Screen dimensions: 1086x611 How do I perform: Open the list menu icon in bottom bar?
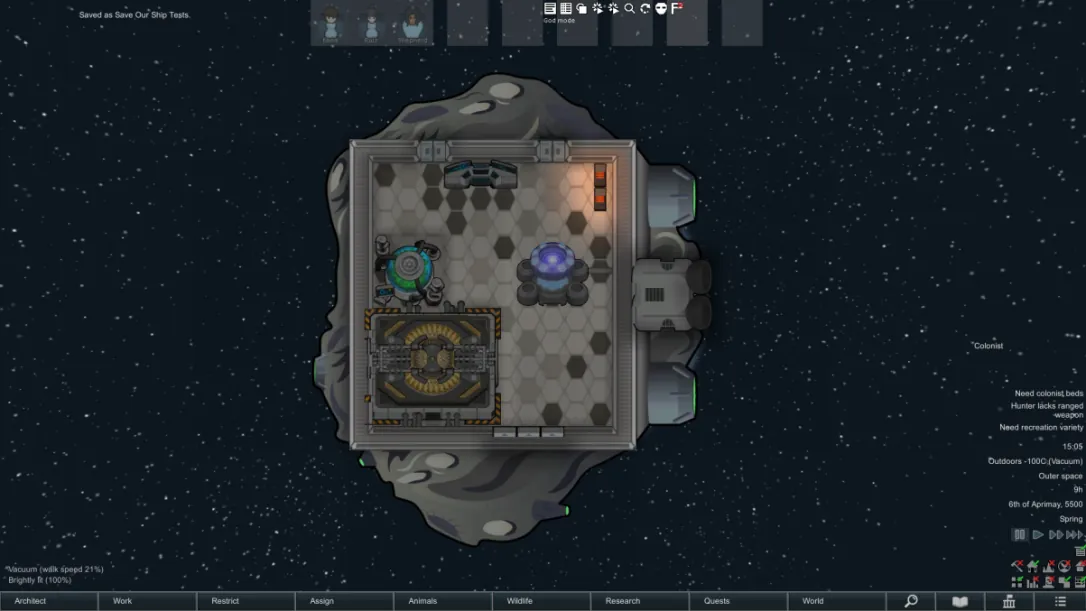(1061, 601)
